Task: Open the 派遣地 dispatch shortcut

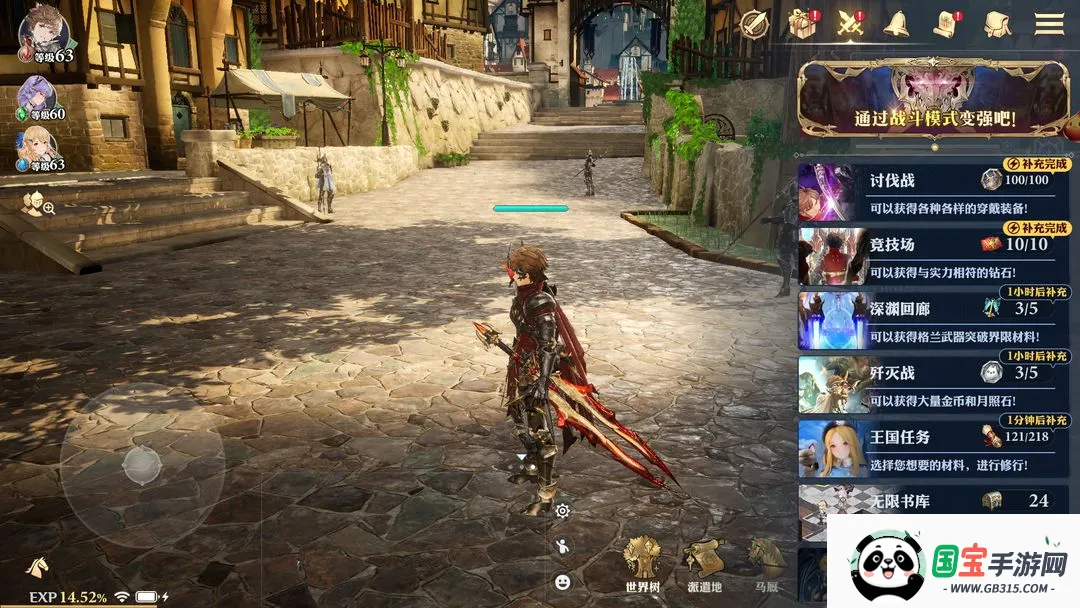Action: click(705, 566)
